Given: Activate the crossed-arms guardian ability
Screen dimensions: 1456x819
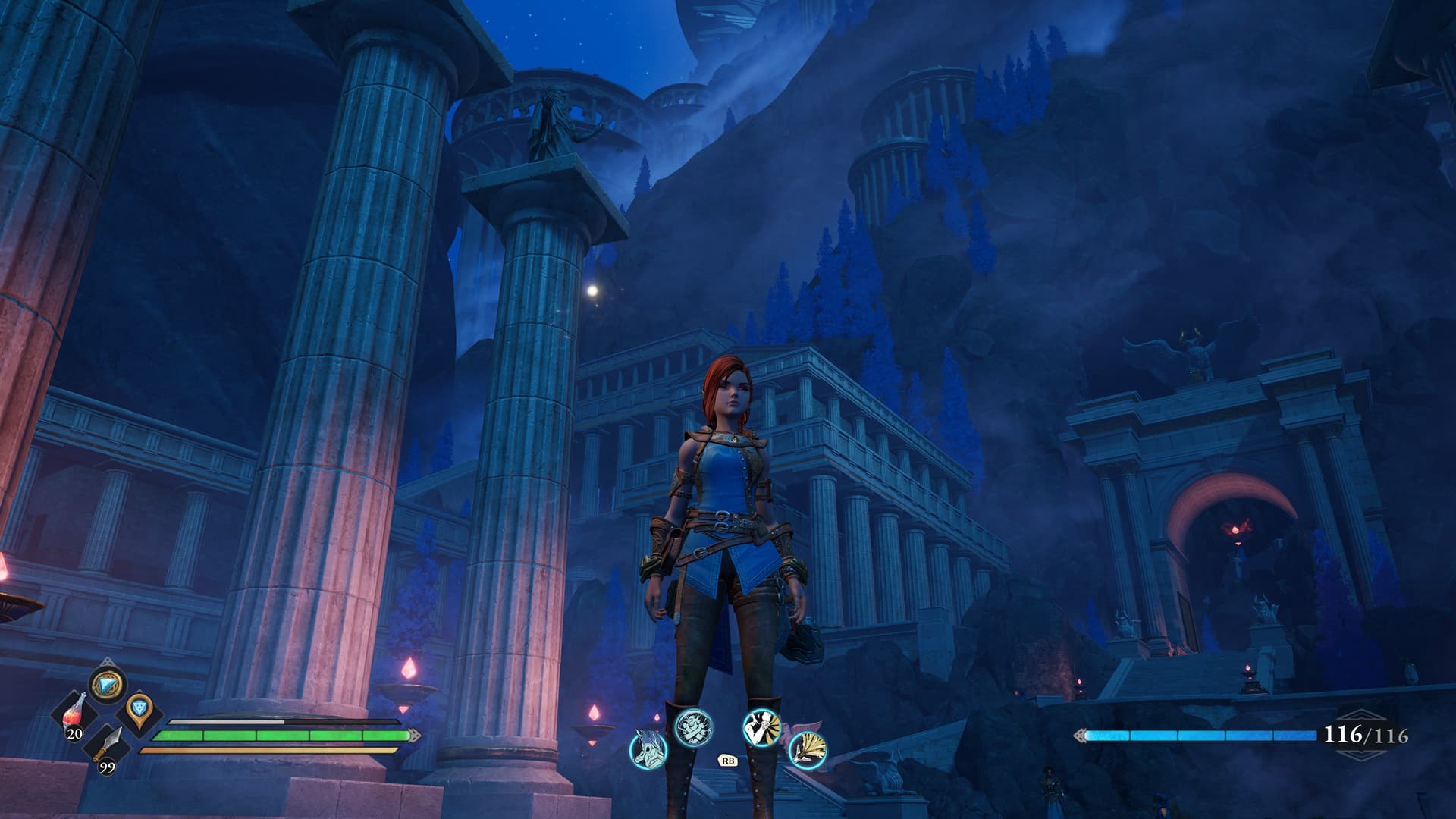Looking at the screenshot, I should pos(693,726).
